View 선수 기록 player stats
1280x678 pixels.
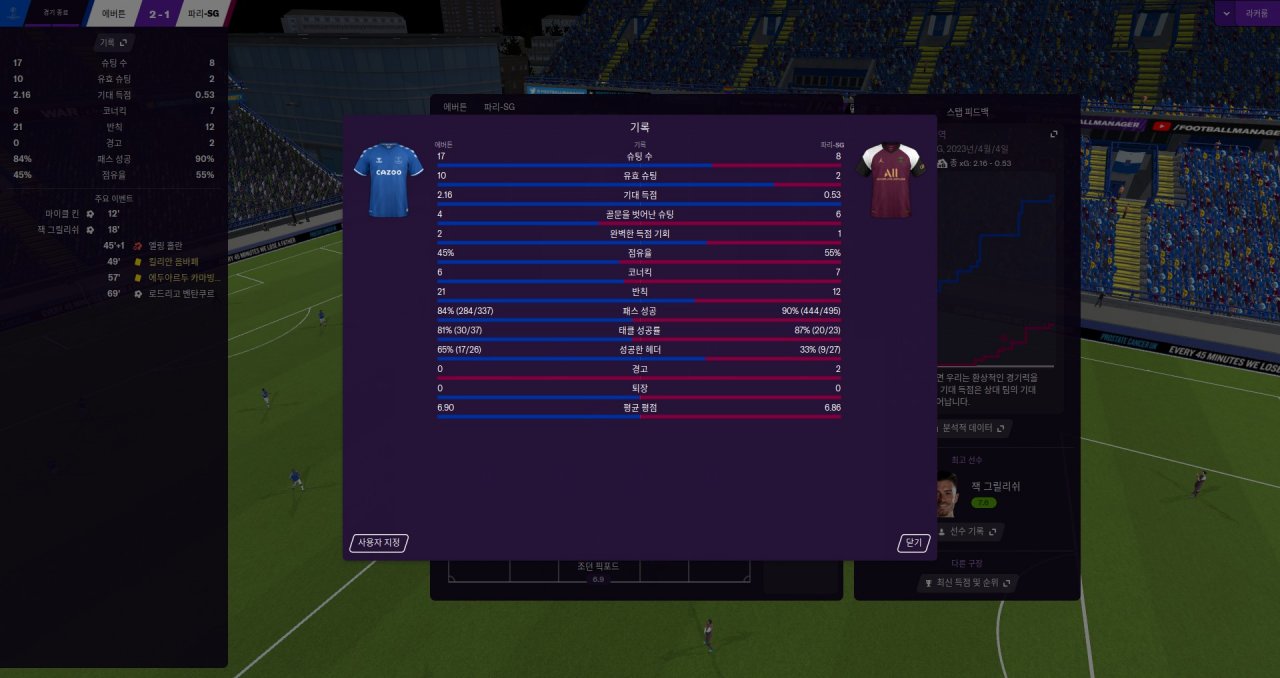coord(969,532)
